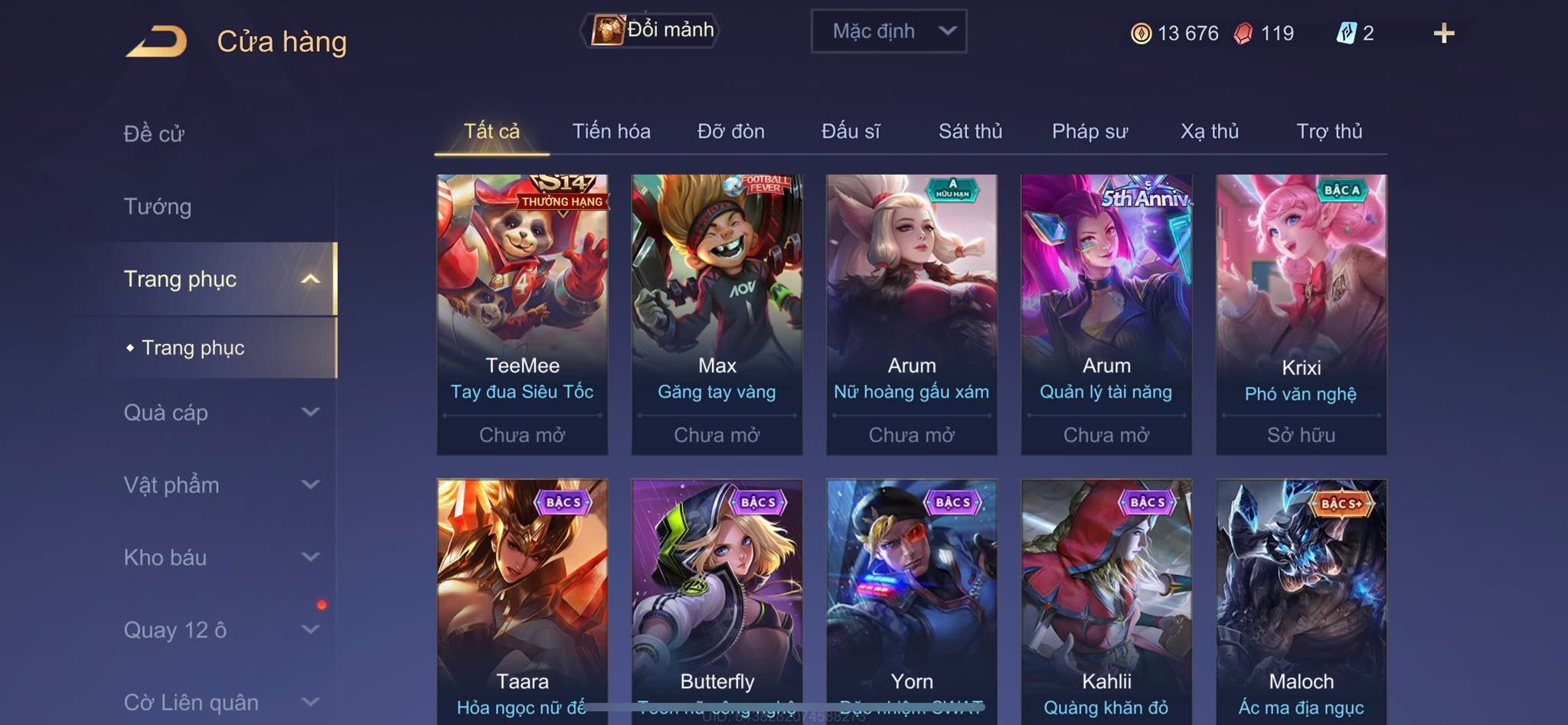
Task: Add currency with the plus button
Action: point(1443,33)
